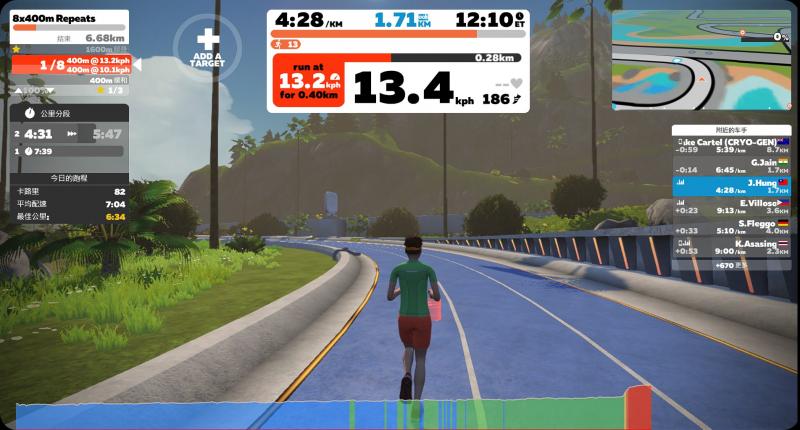
Task: Pick K.Asasing from the nearby list
Action: [x=734, y=246]
